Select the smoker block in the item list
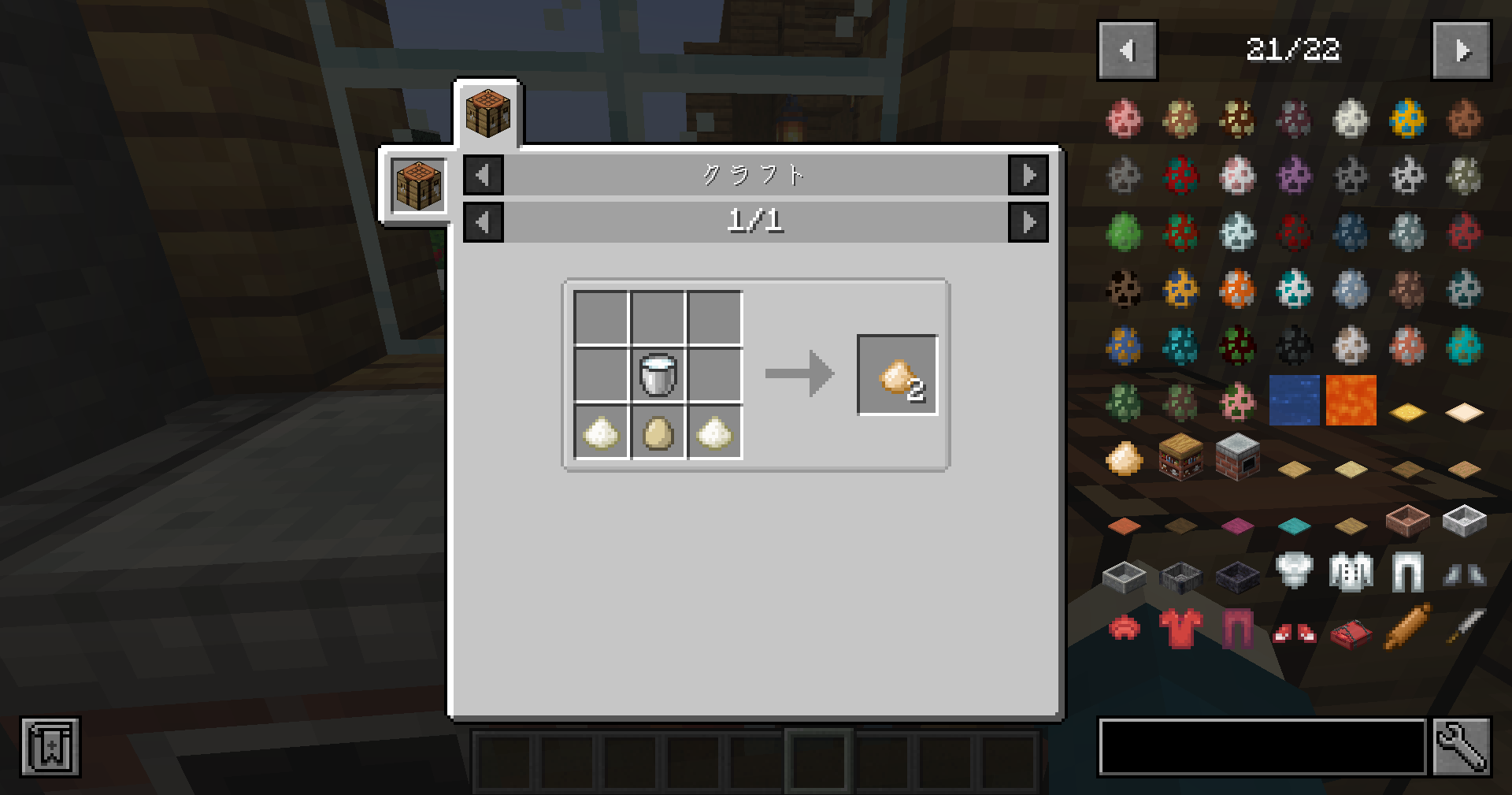This screenshot has height=795, width=1512. coord(1238,457)
